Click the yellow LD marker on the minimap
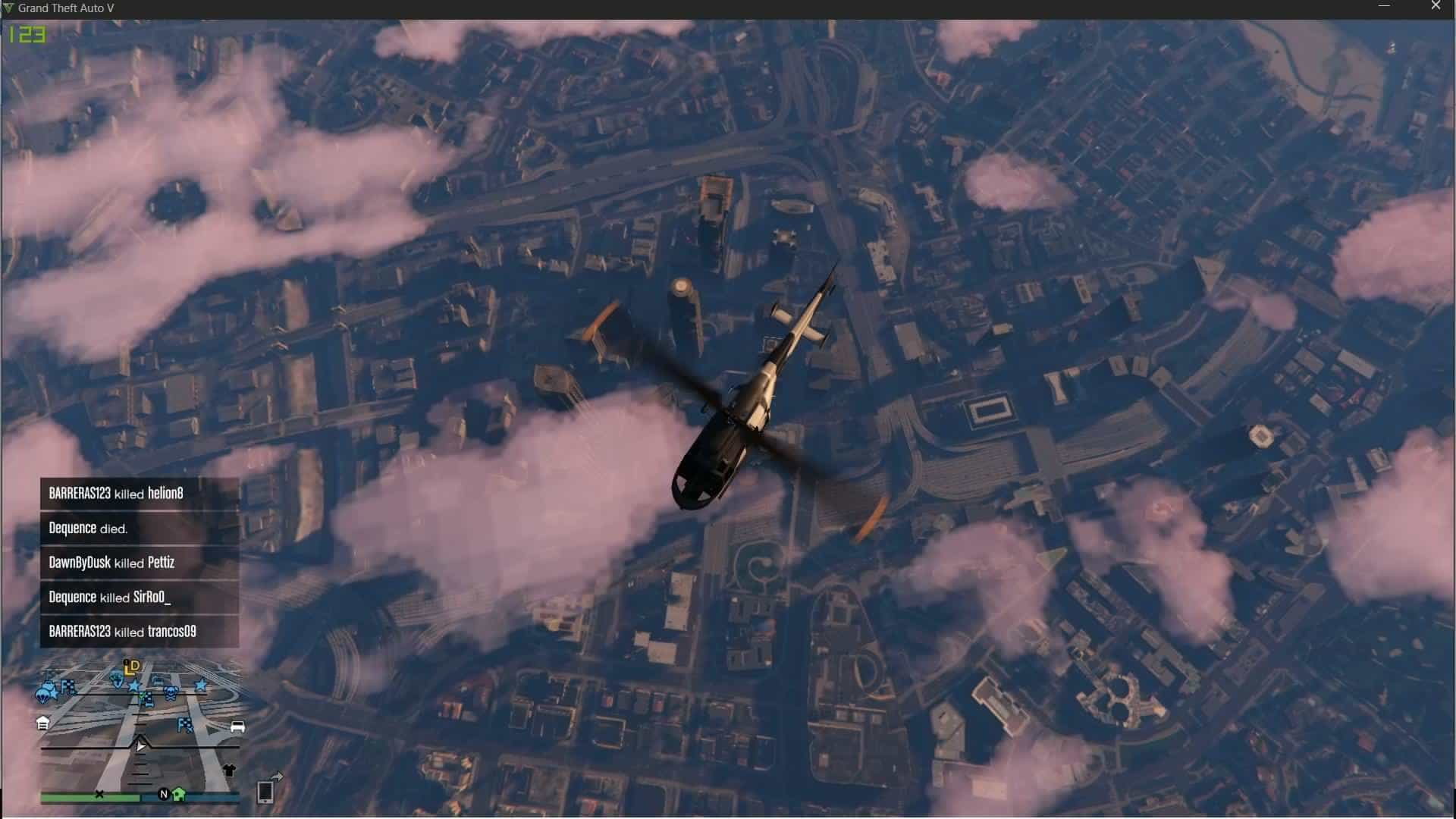This screenshot has width=1456, height=819. click(x=132, y=667)
